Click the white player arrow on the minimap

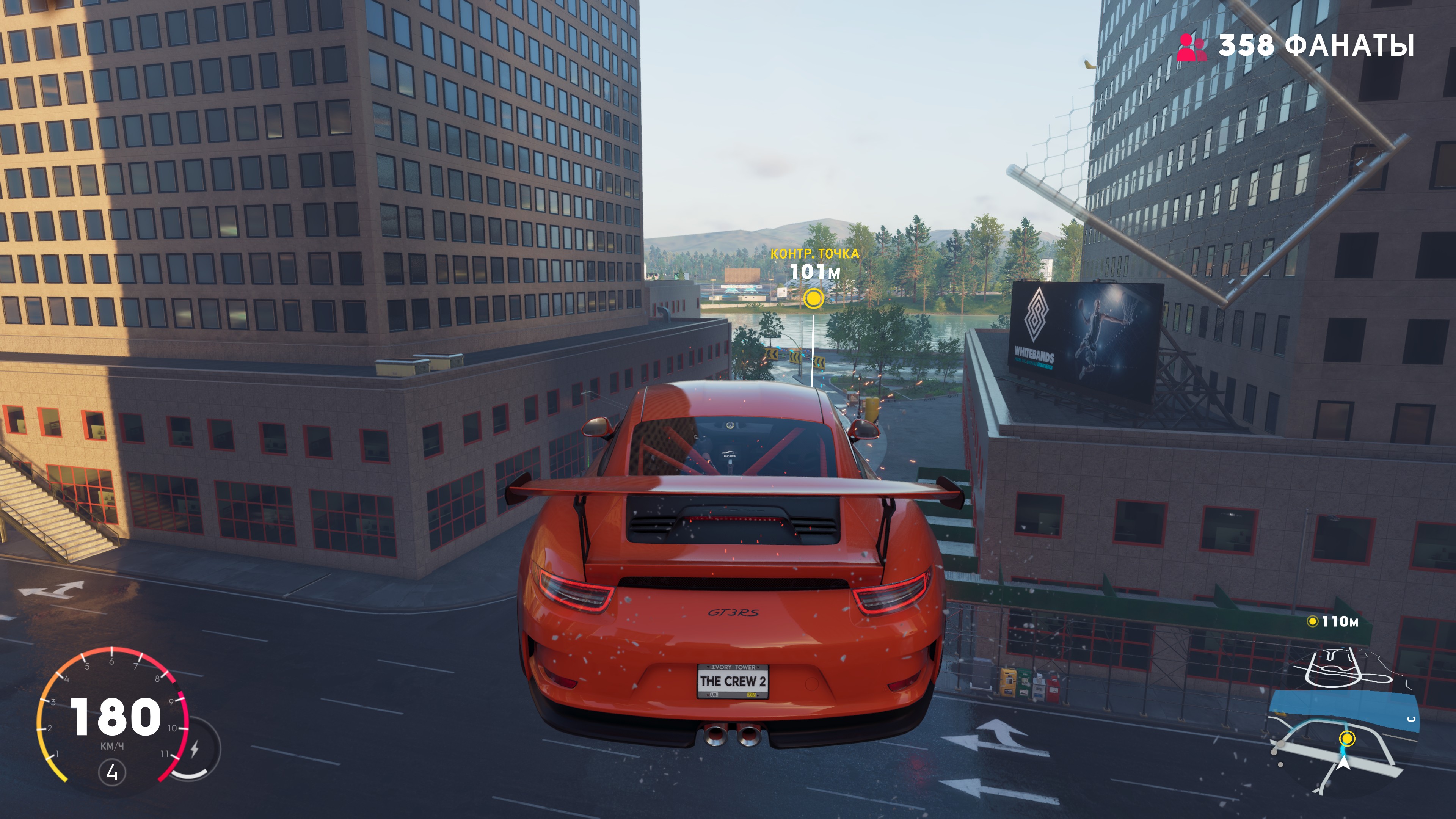[x=1343, y=764]
